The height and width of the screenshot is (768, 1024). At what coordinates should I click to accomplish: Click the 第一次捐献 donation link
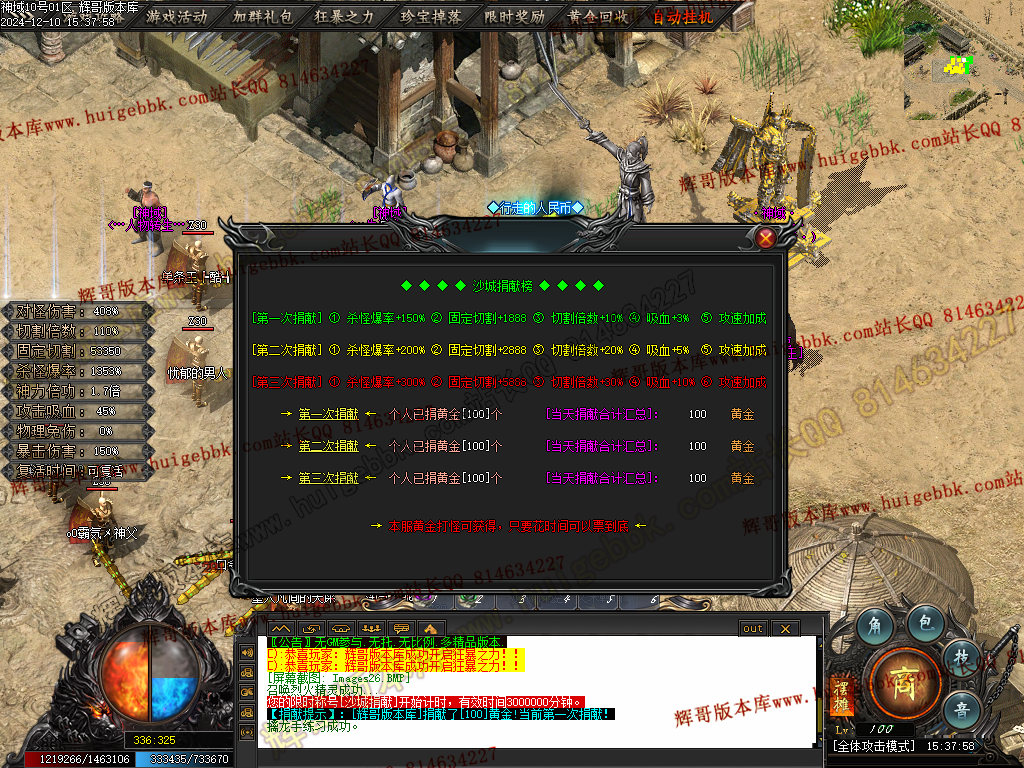click(328, 414)
